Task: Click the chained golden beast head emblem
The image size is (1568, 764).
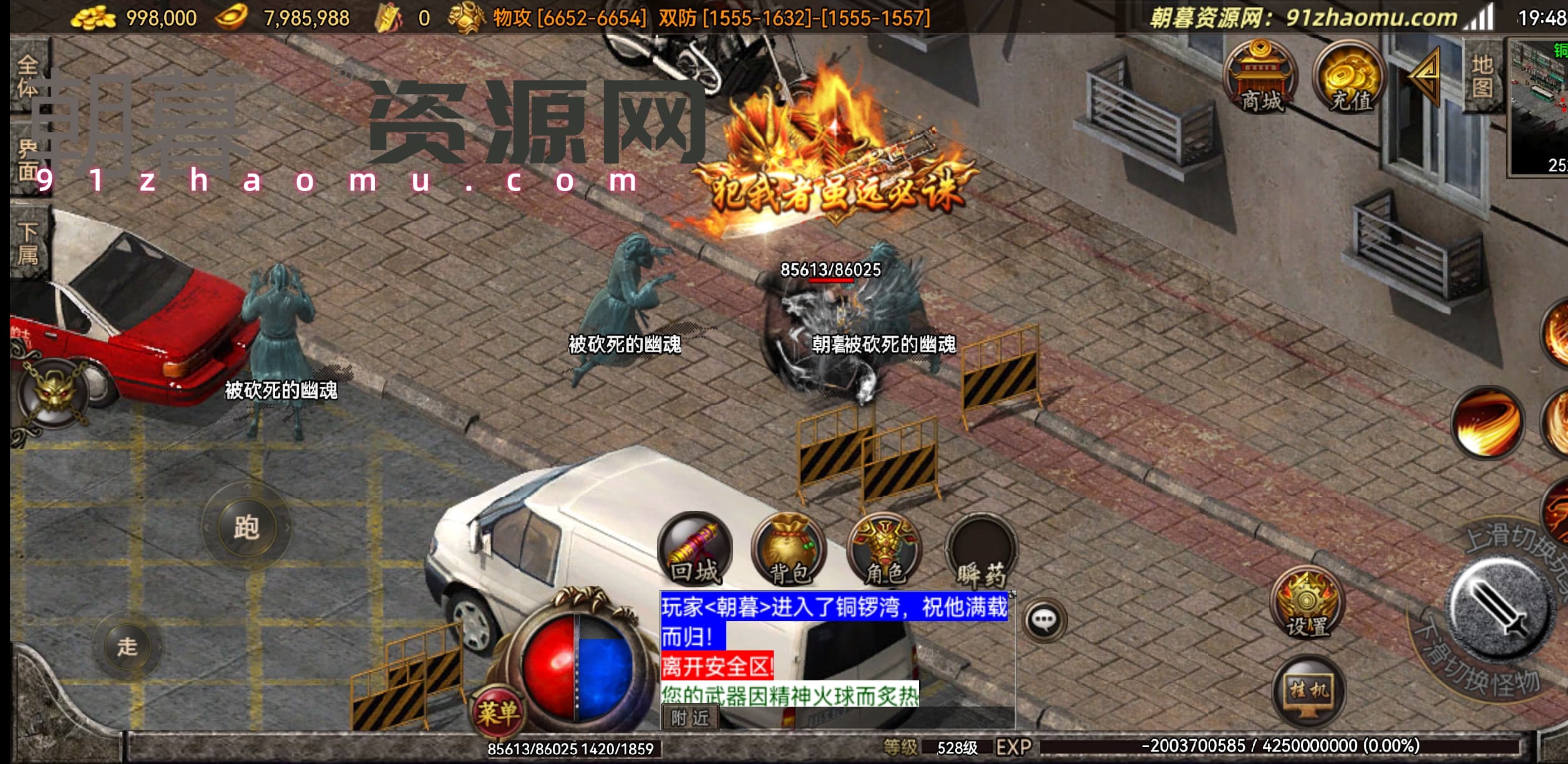Action: click(x=54, y=393)
